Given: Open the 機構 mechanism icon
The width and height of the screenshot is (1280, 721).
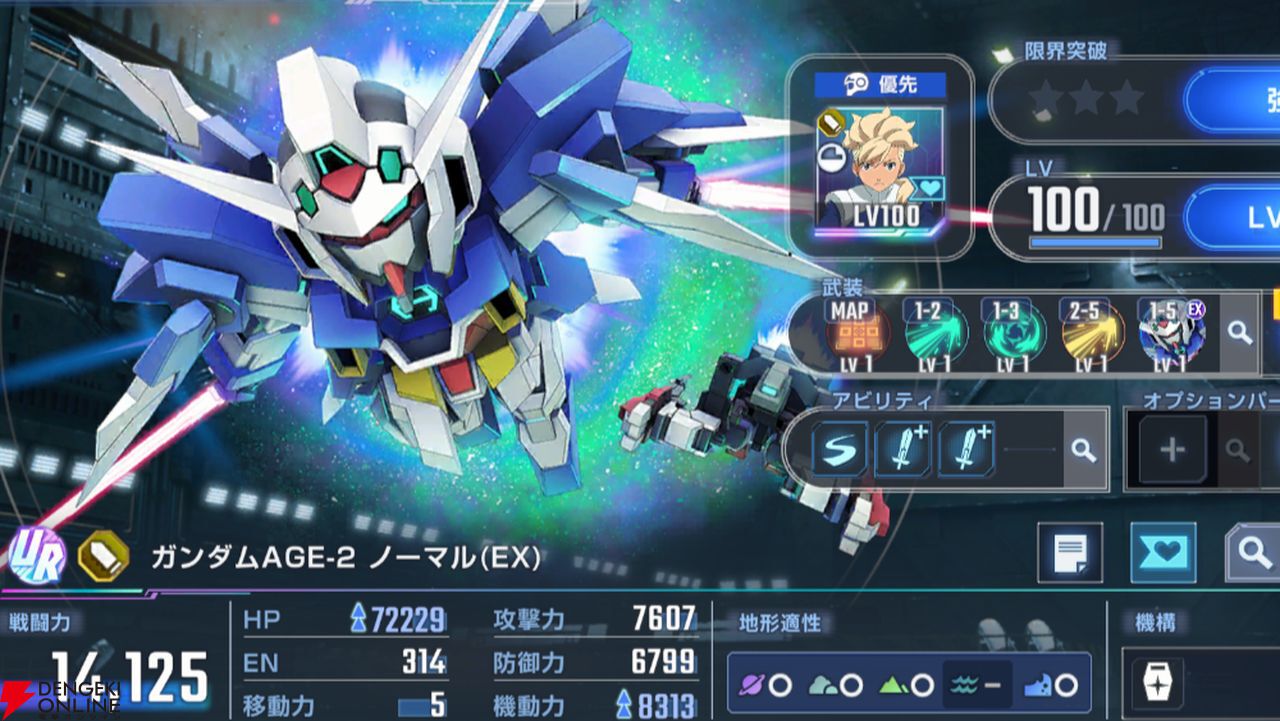Looking at the screenshot, I should [x=1158, y=682].
